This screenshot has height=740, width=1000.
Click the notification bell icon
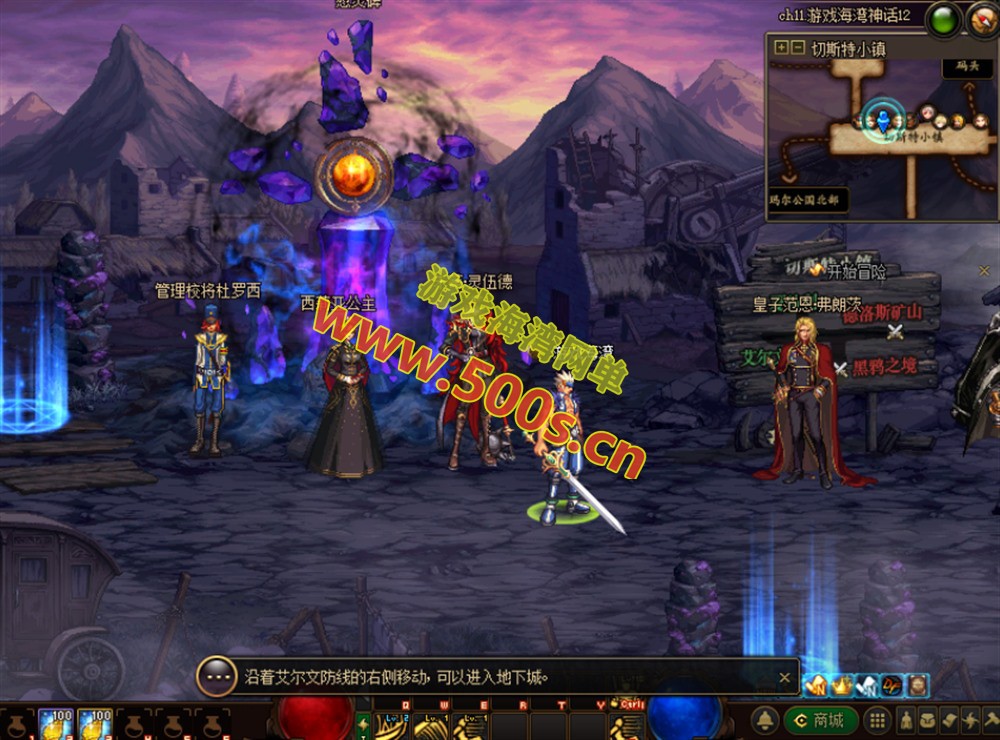pyautogui.click(x=766, y=720)
